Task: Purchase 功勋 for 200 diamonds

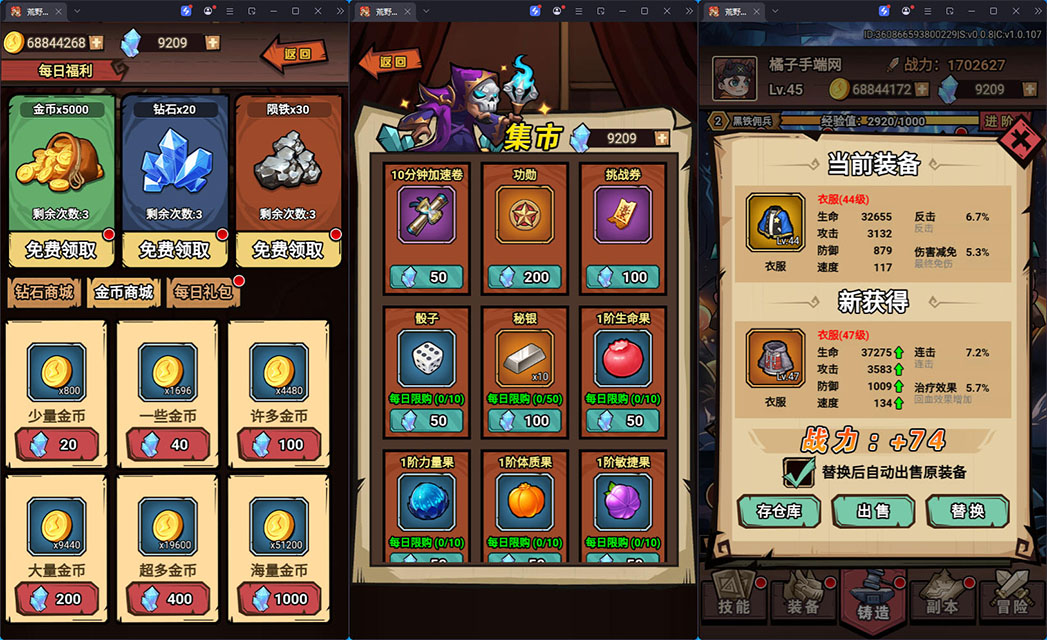Action: pyautogui.click(x=525, y=277)
